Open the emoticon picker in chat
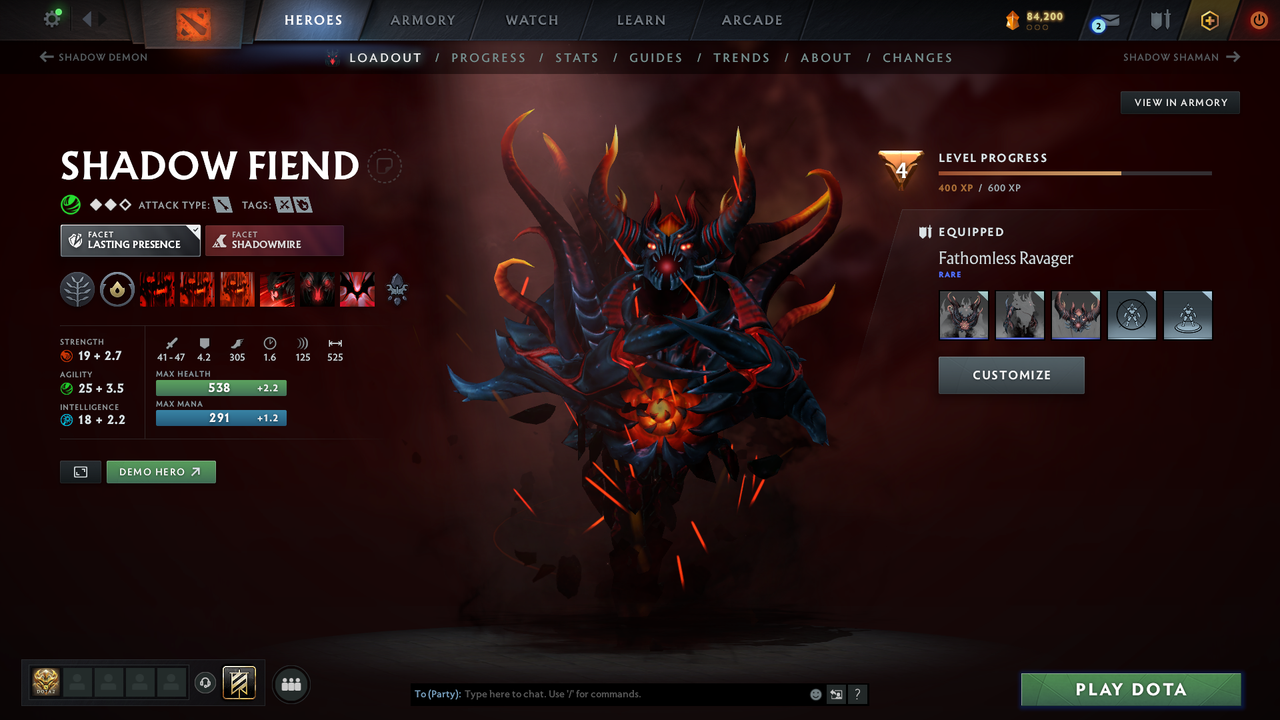Viewport: 1280px width, 720px height. 814,693
